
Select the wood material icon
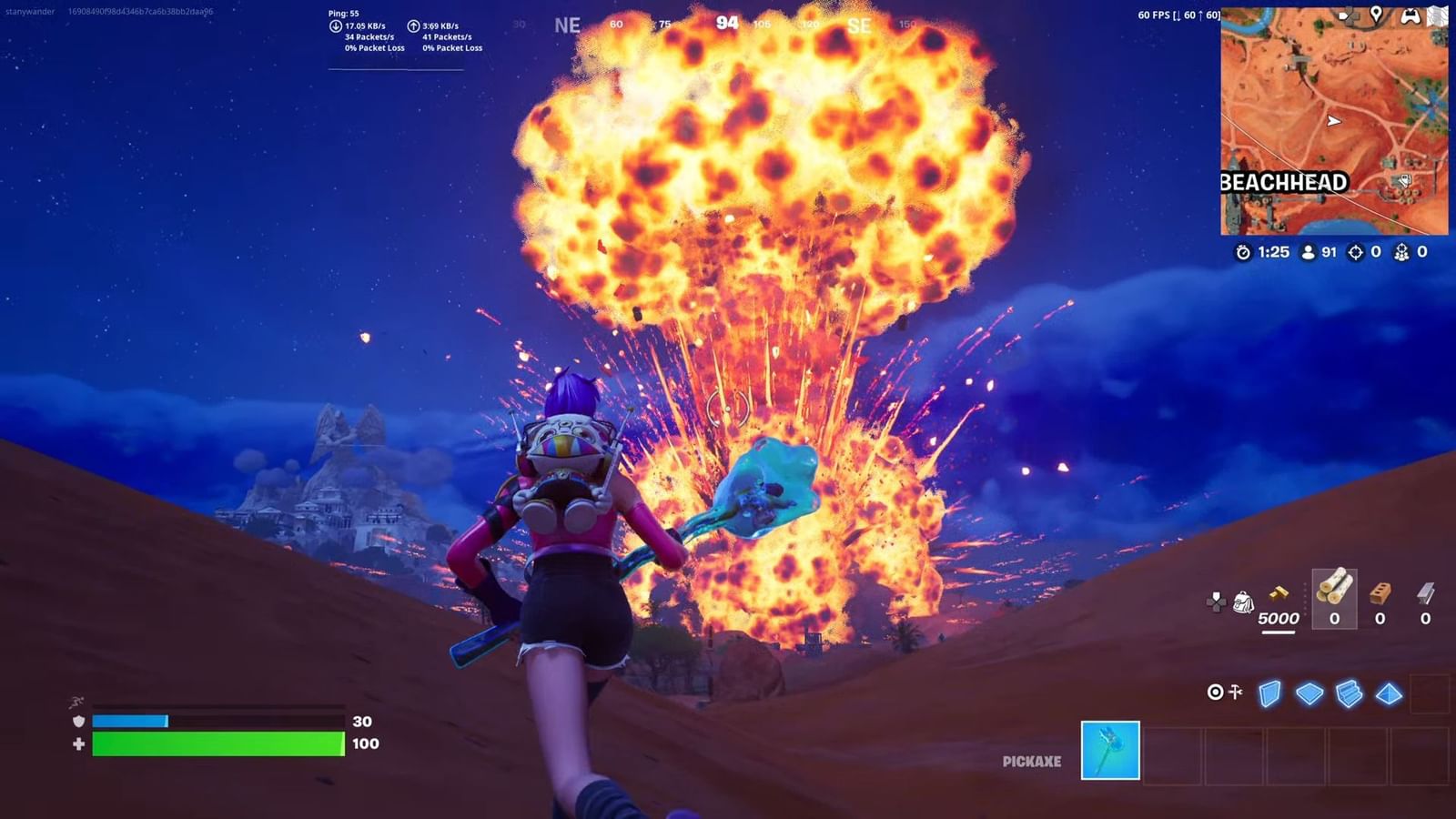(x=1335, y=591)
